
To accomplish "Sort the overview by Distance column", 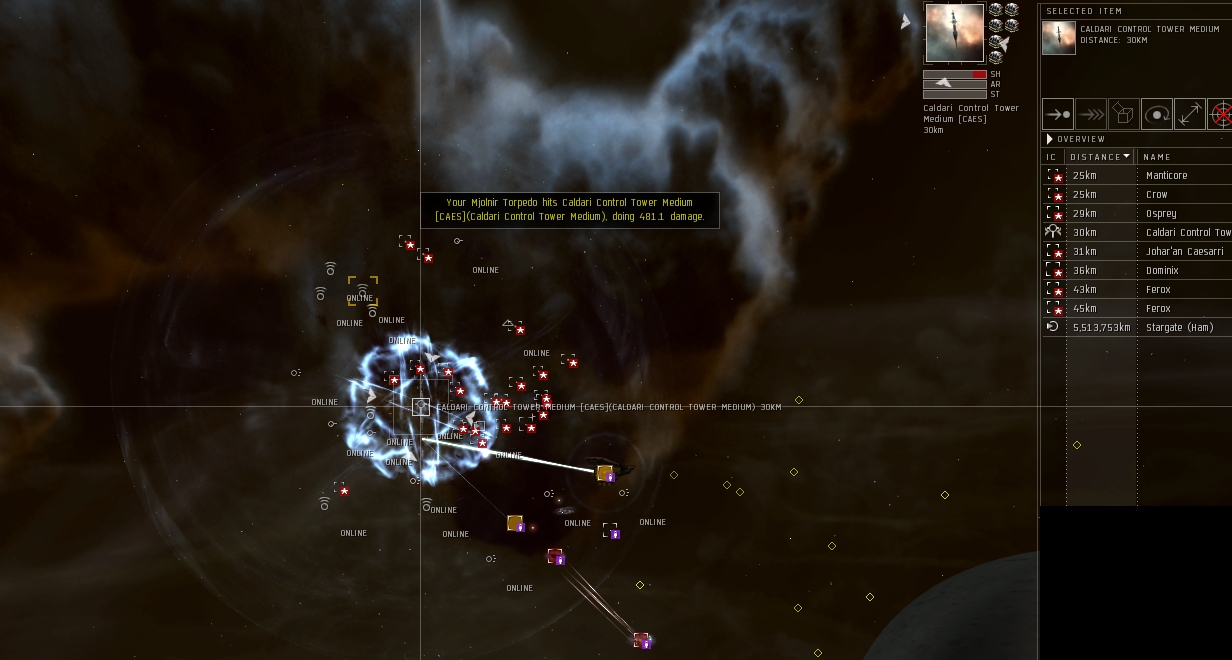I will (1098, 157).
